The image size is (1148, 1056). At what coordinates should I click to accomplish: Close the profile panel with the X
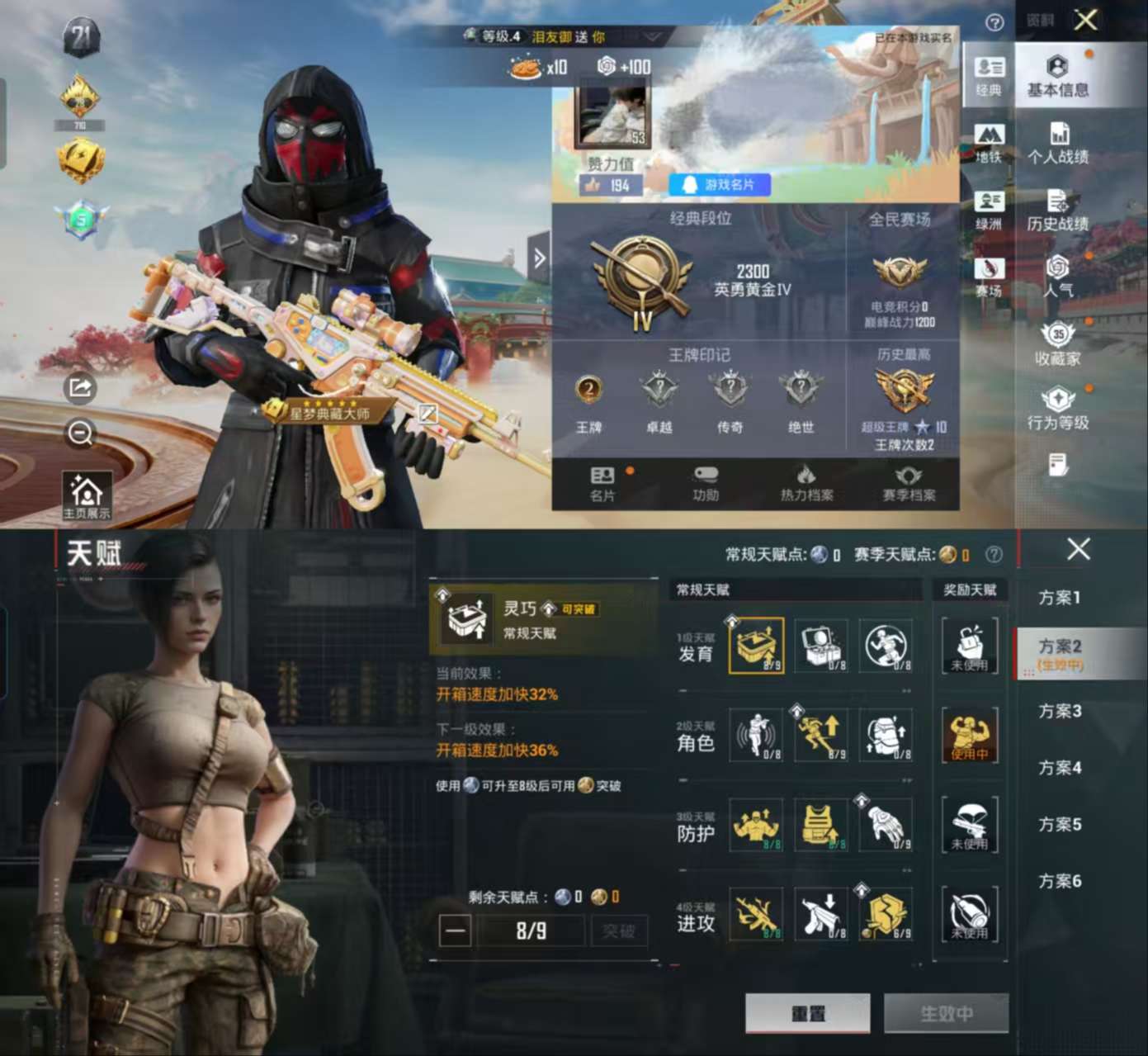coord(1085,20)
